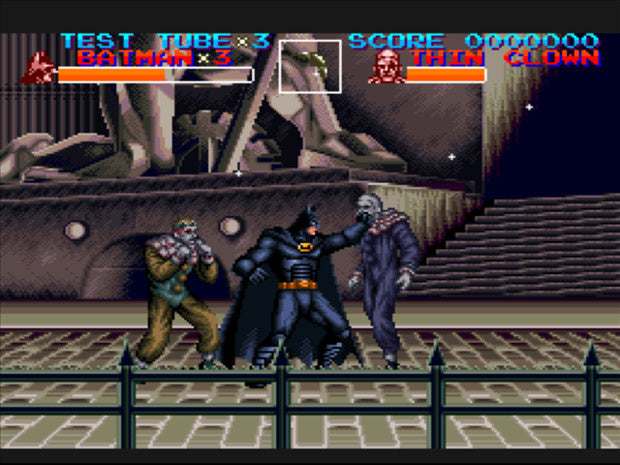The image size is (620, 465).
Task: Select the Thin Clown enemy portrait
Action: coord(386,66)
